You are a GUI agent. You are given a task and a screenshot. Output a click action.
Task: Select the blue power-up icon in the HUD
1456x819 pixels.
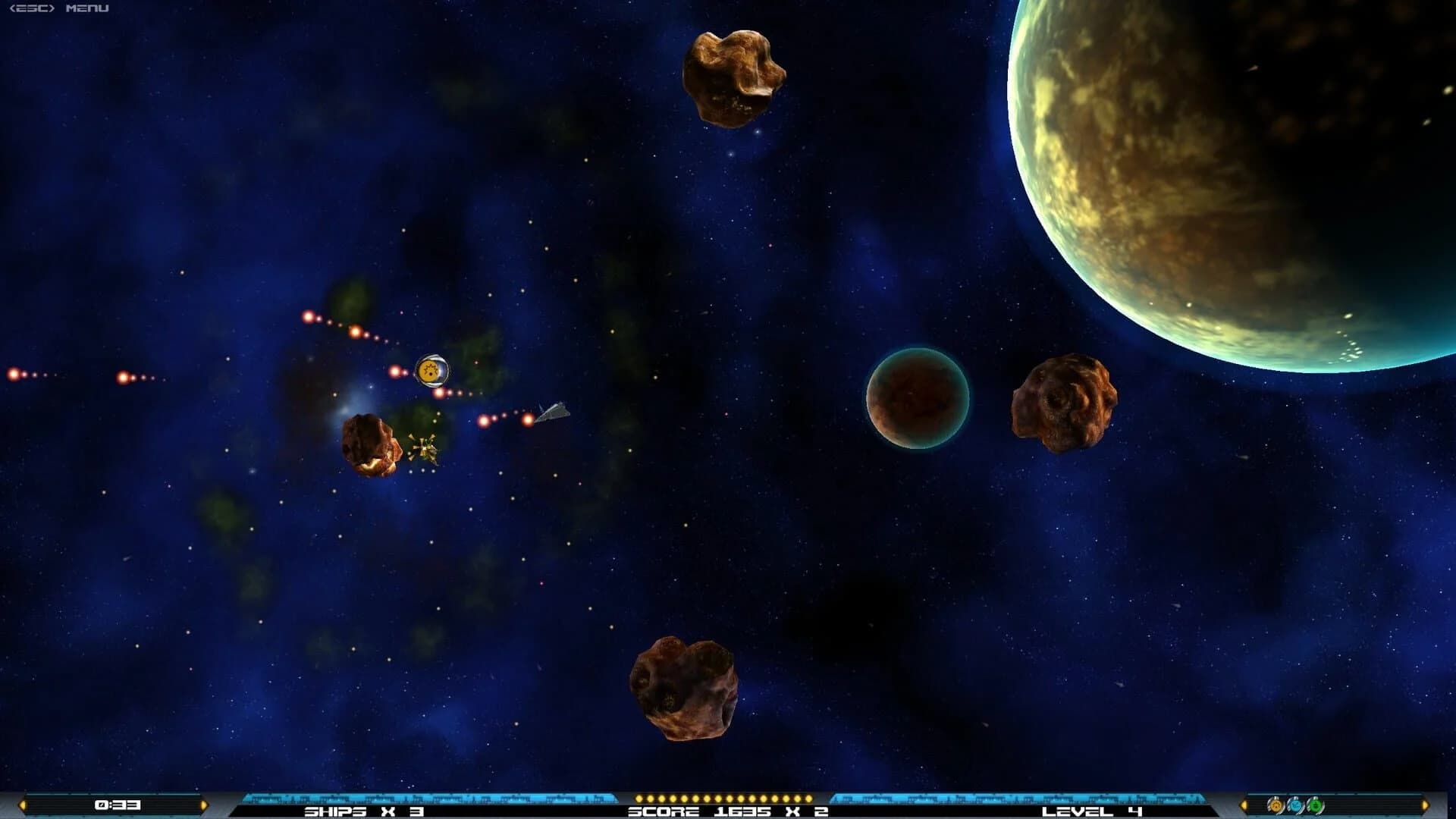click(x=1297, y=805)
